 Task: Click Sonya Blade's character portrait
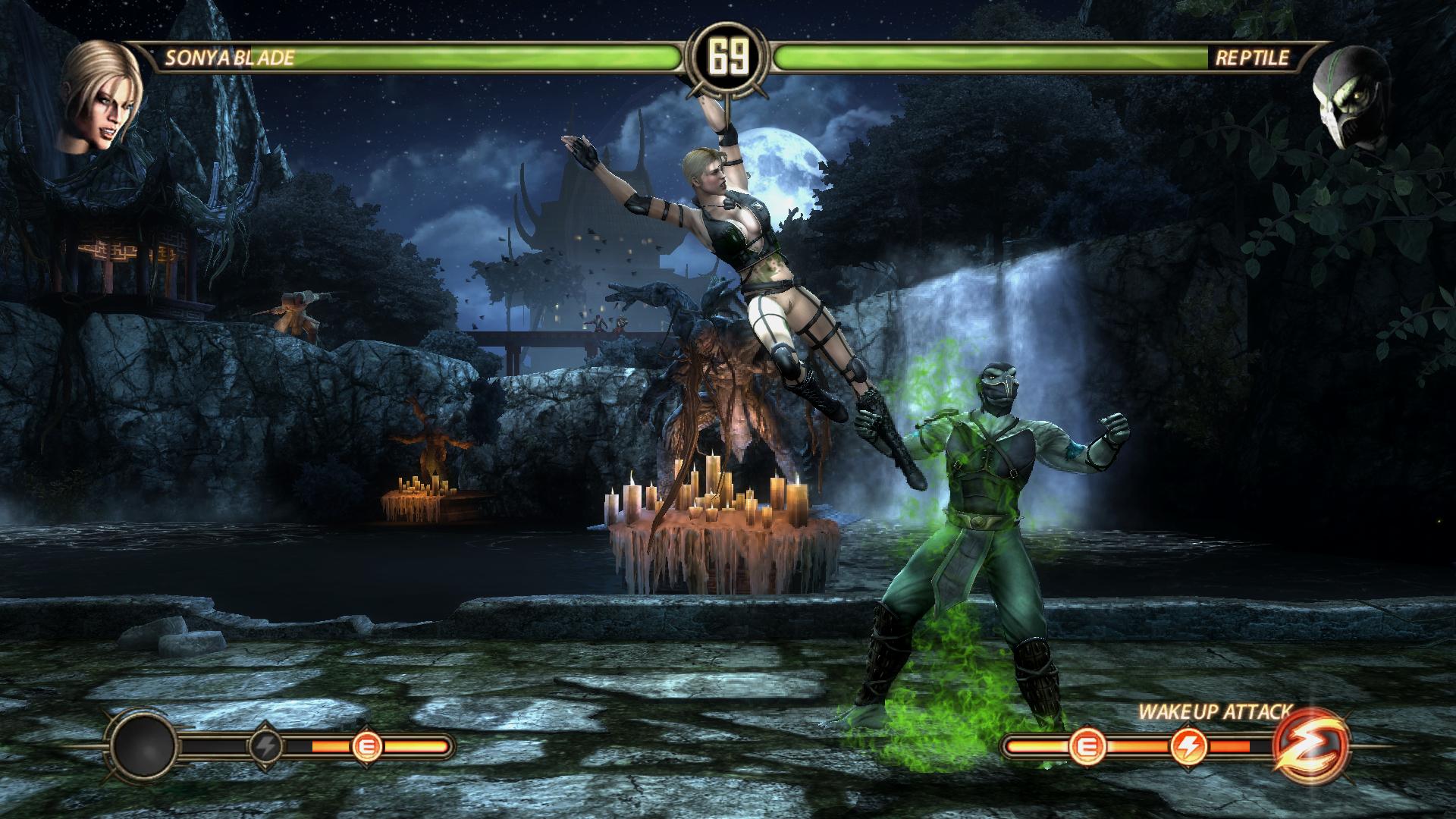pyautogui.click(x=99, y=96)
